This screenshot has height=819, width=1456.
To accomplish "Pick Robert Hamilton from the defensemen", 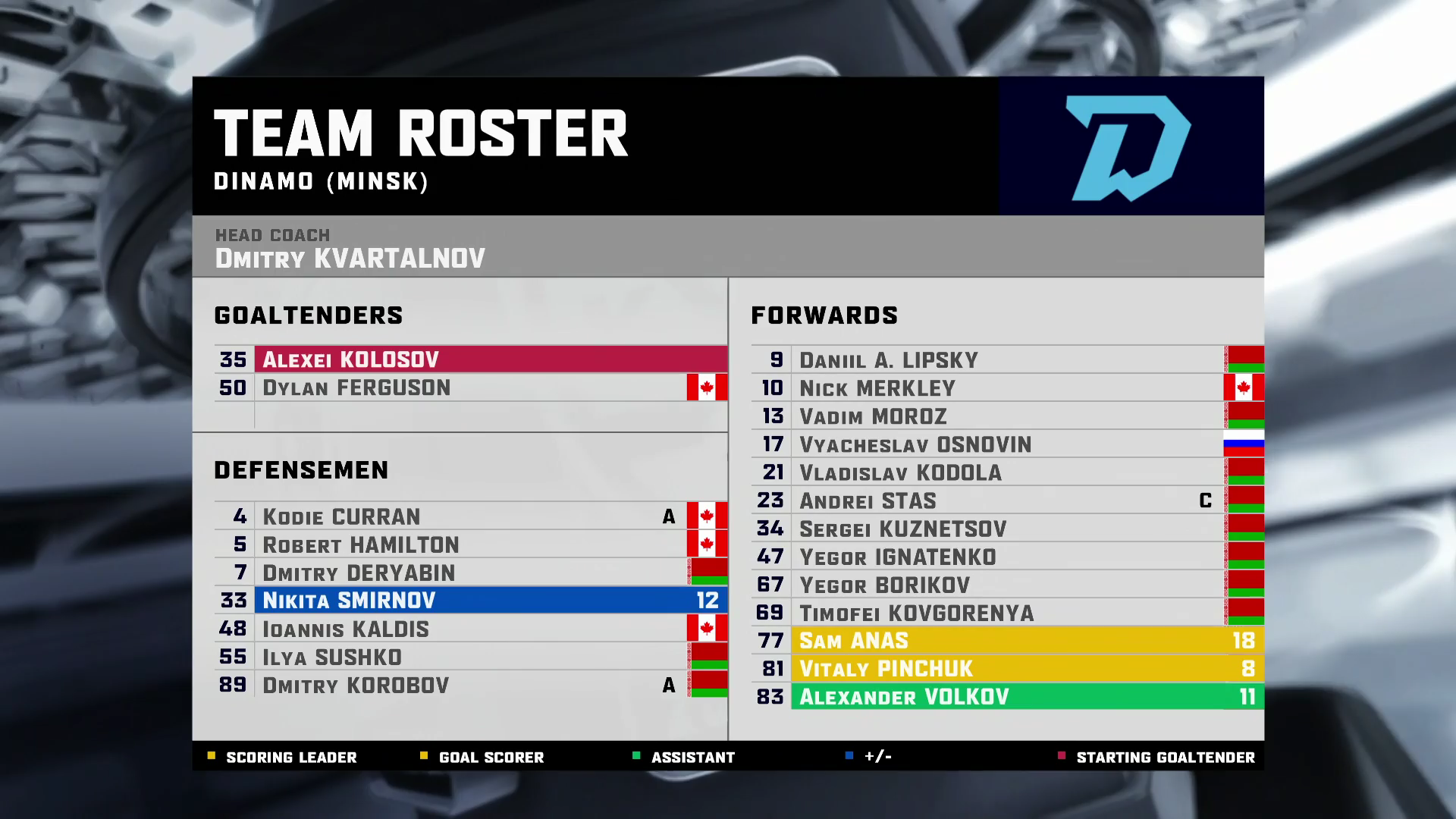I will [470, 544].
